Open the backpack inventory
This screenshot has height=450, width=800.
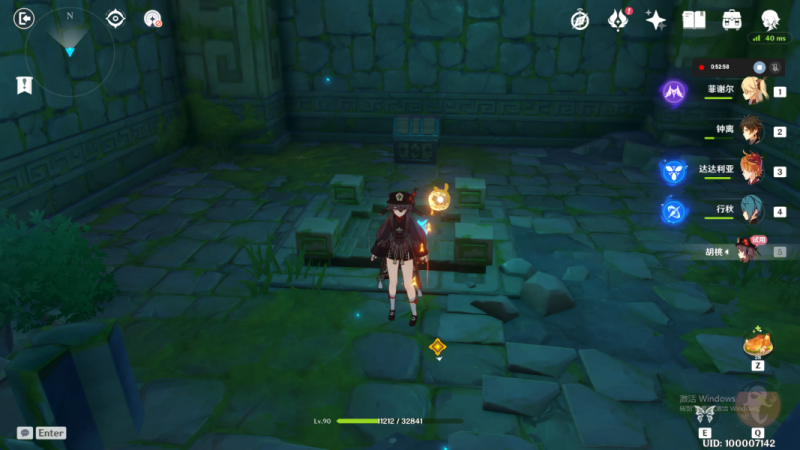point(732,20)
